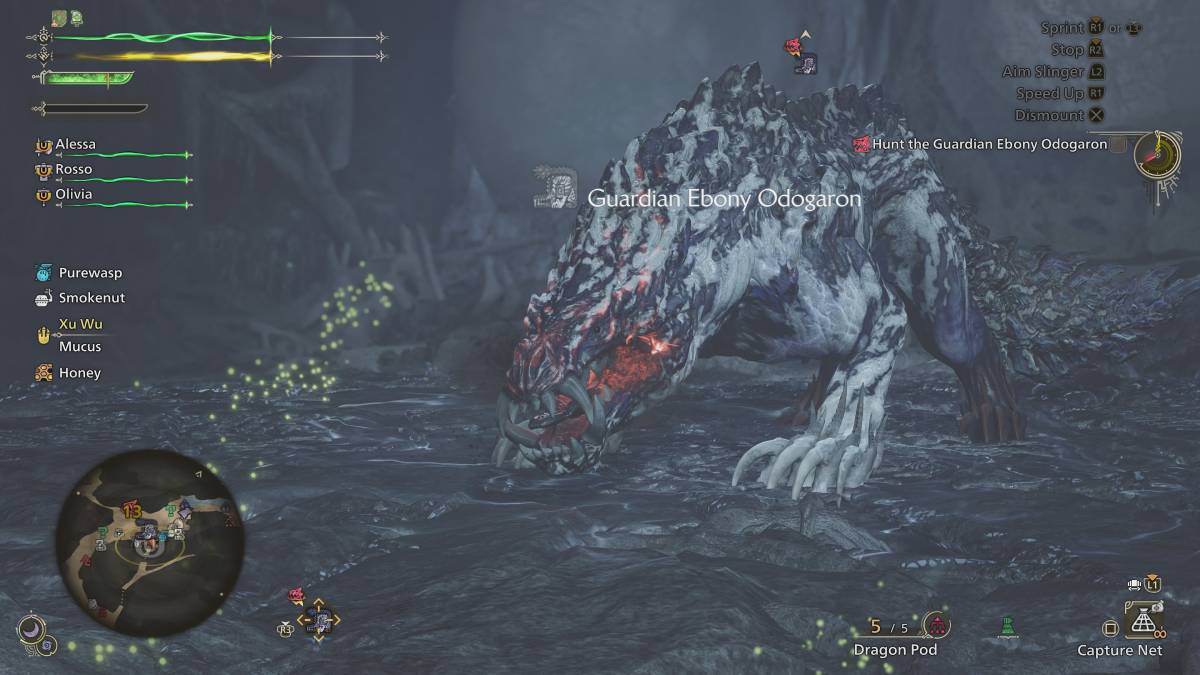Image resolution: width=1200 pixels, height=675 pixels.
Task: Pick the Purewasp nearby item entry
Action: [x=90, y=272]
